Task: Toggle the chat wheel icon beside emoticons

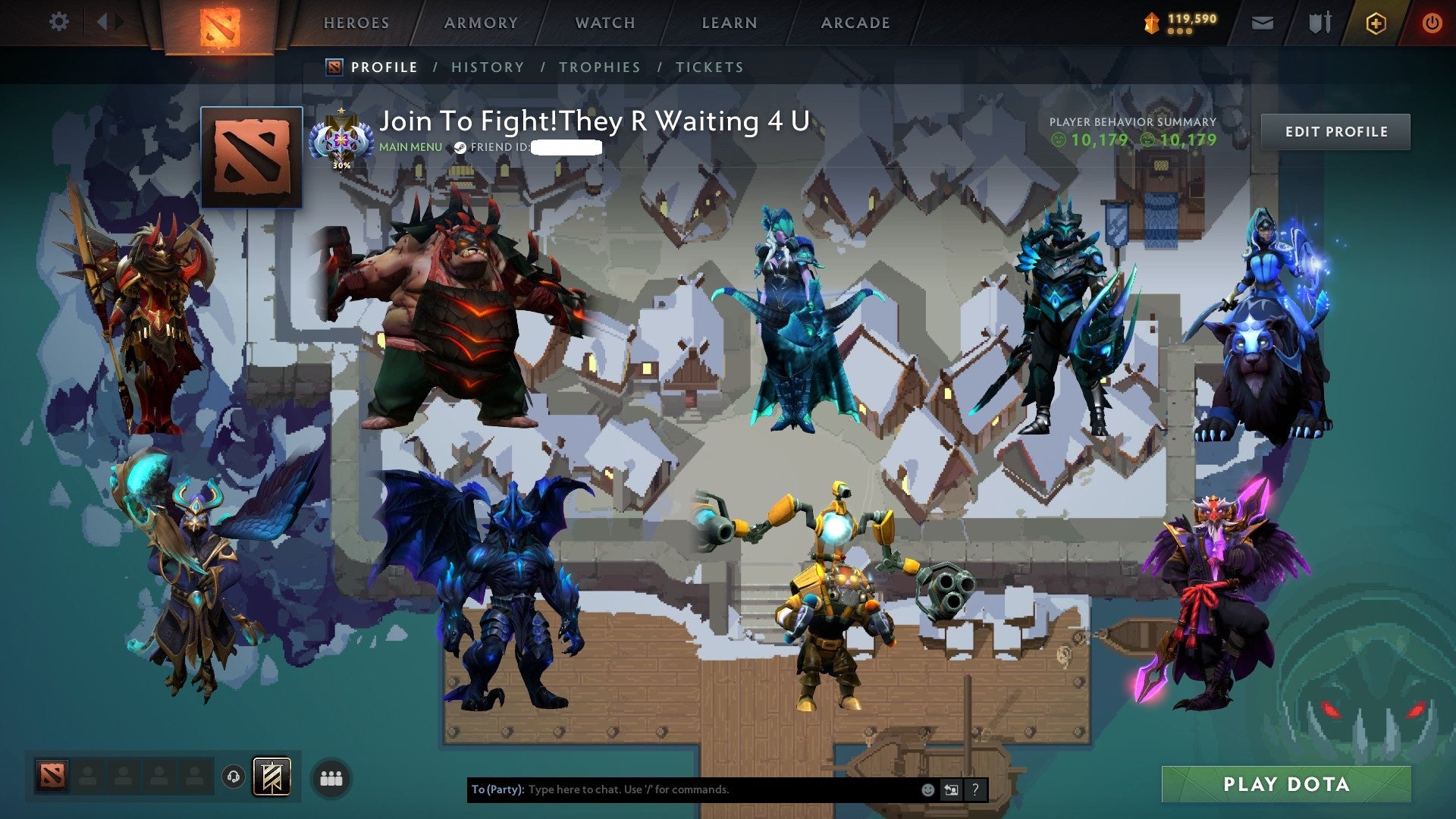Action: pos(951,789)
